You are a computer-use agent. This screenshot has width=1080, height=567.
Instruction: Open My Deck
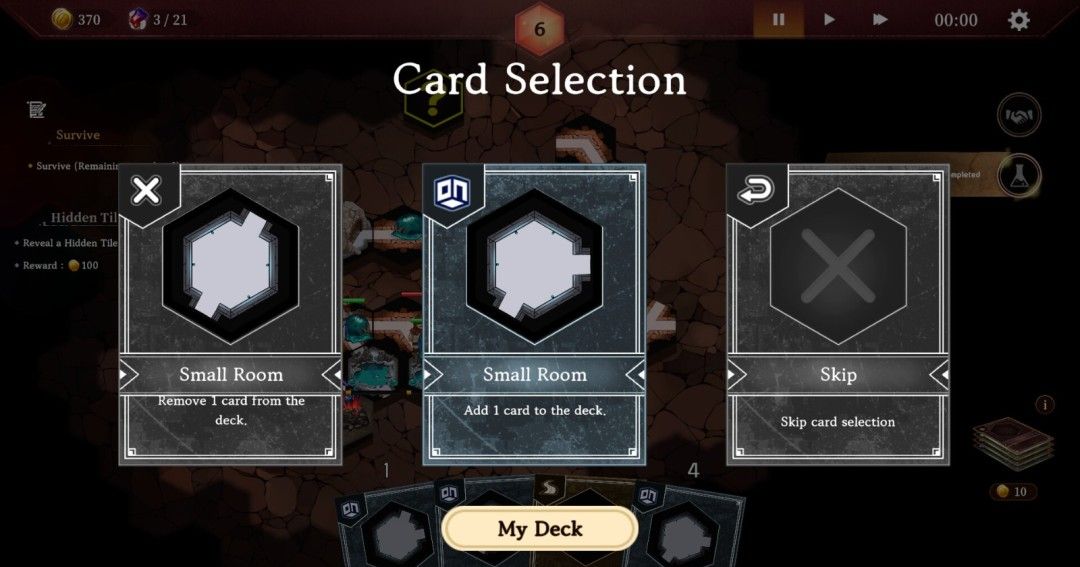[540, 528]
